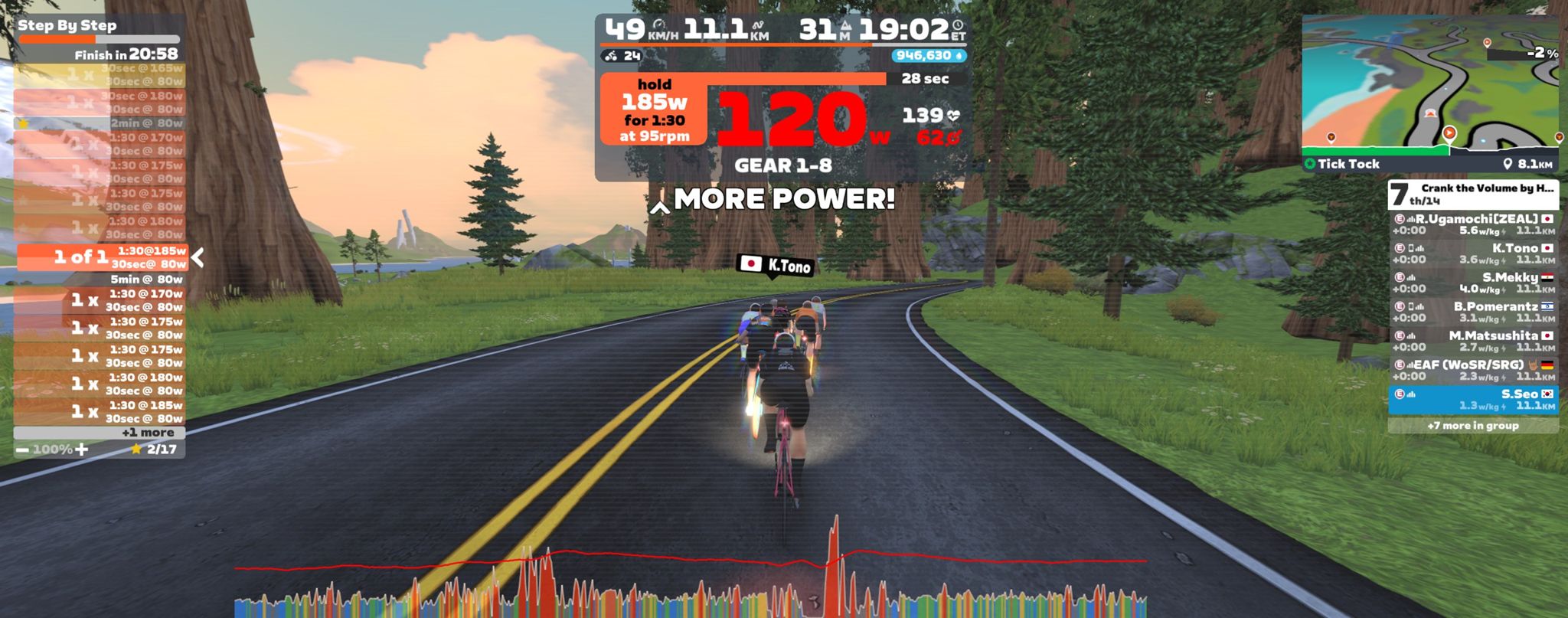Select K.Tono in the nearby riders list
This screenshot has height=618, width=1568.
click(1472, 253)
